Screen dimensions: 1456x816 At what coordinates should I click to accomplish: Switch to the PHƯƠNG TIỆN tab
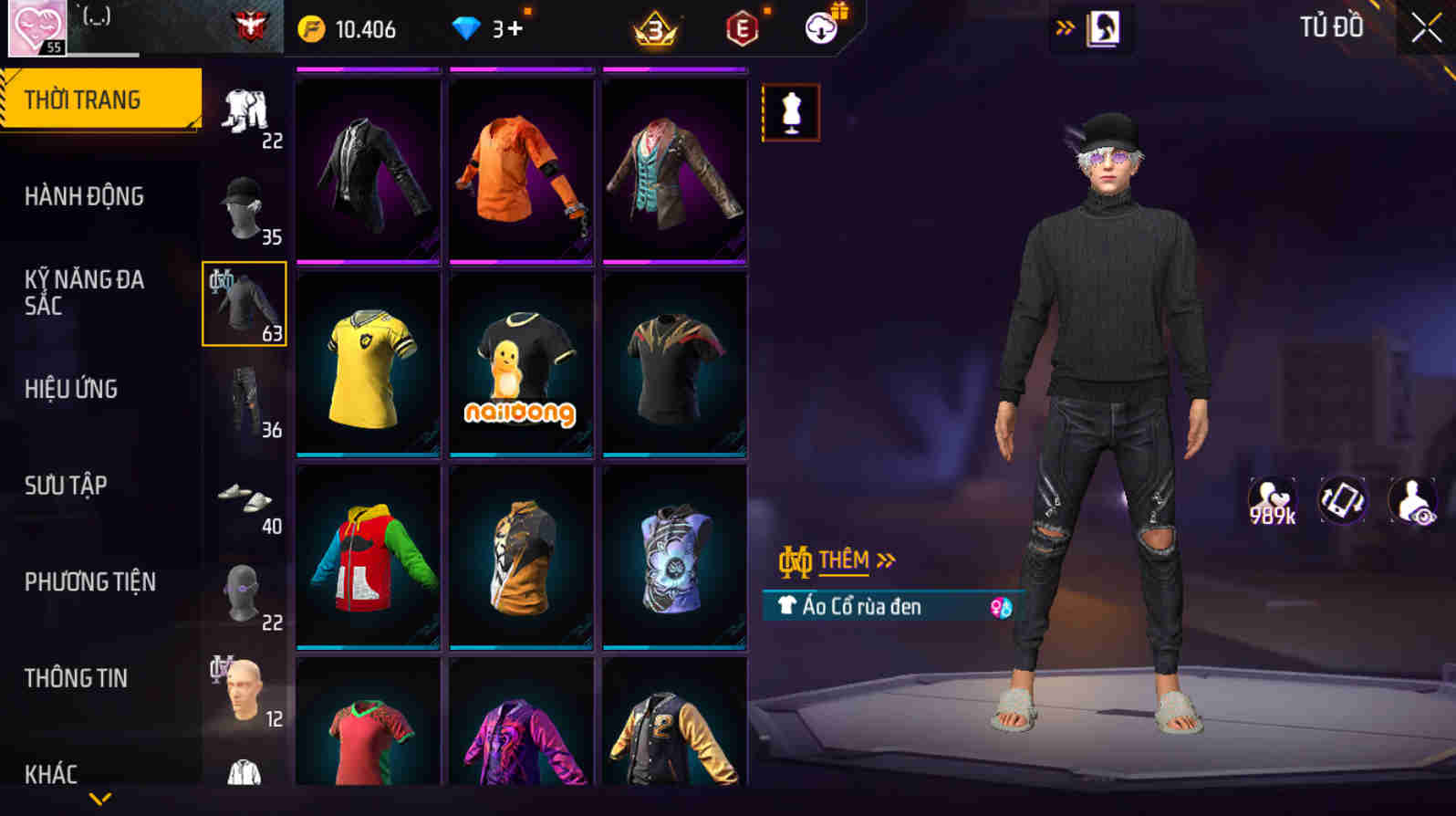coord(88,581)
